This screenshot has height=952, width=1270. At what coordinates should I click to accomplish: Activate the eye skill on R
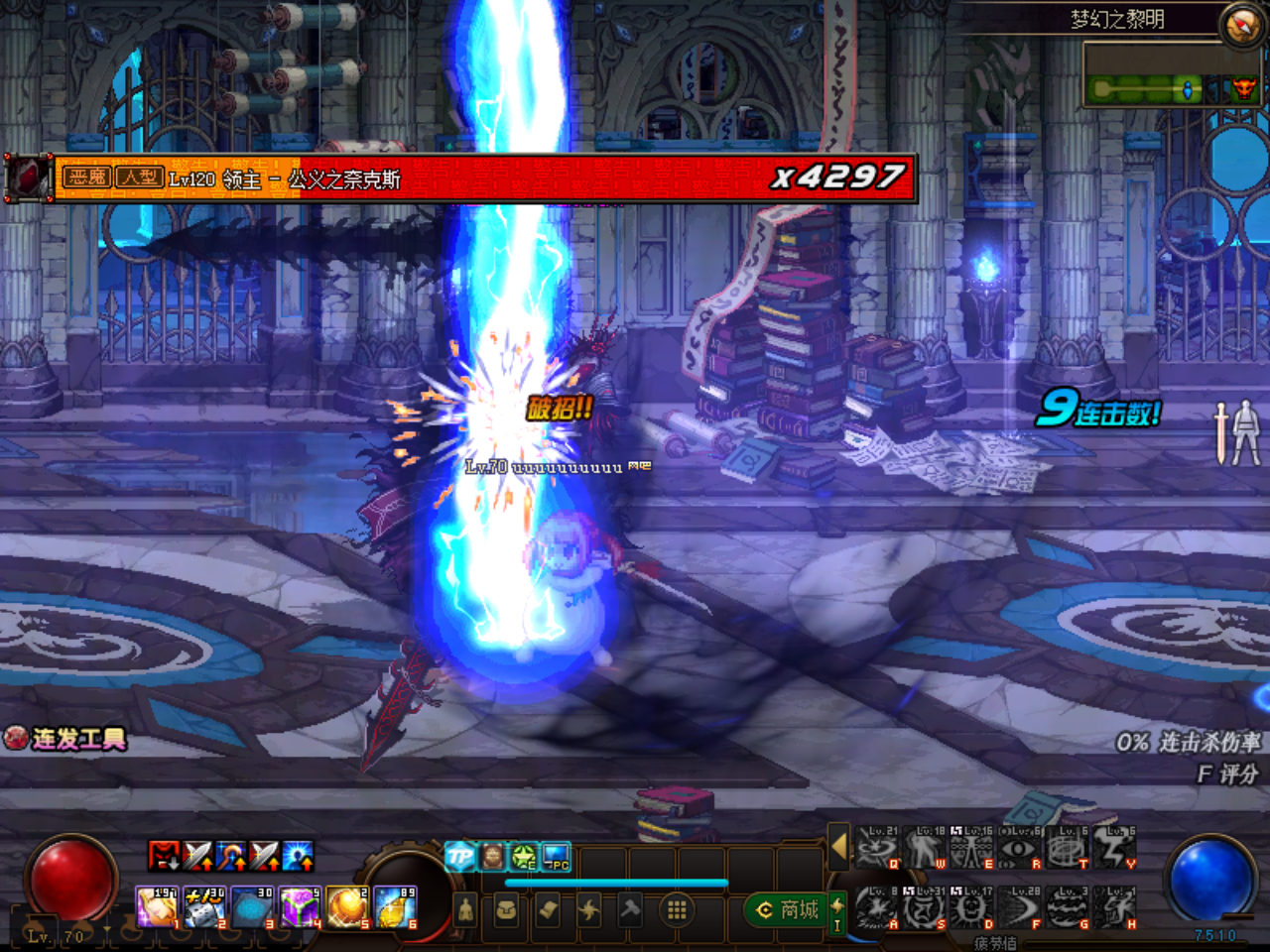click(1020, 849)
